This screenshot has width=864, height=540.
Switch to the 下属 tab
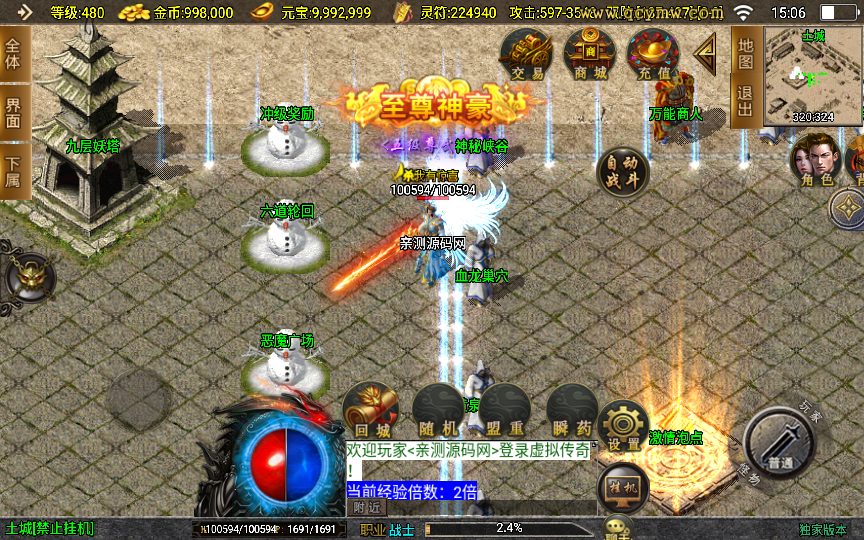(x=13, y=172)
